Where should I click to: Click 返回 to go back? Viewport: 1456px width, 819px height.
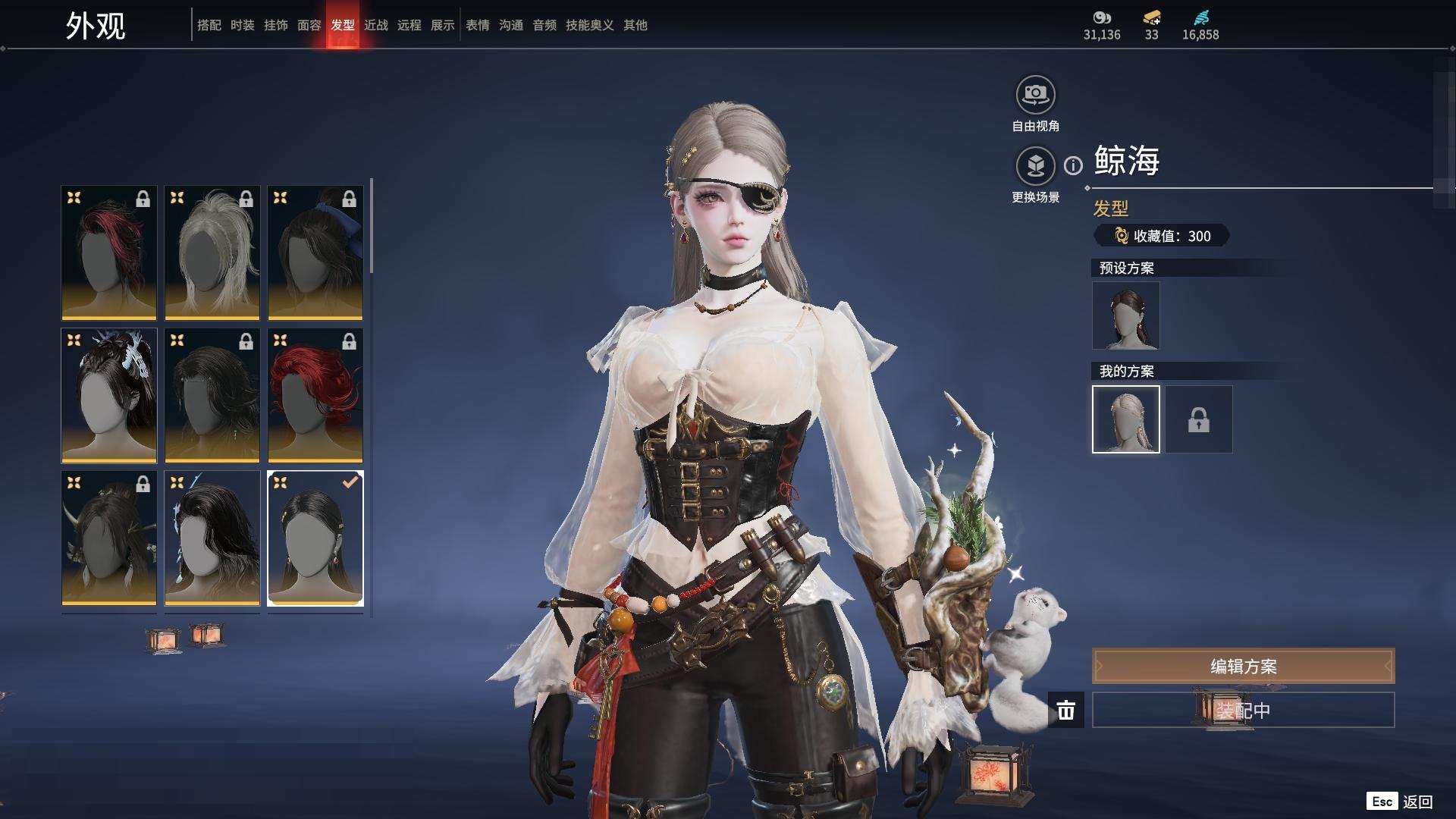point(1417,802)
